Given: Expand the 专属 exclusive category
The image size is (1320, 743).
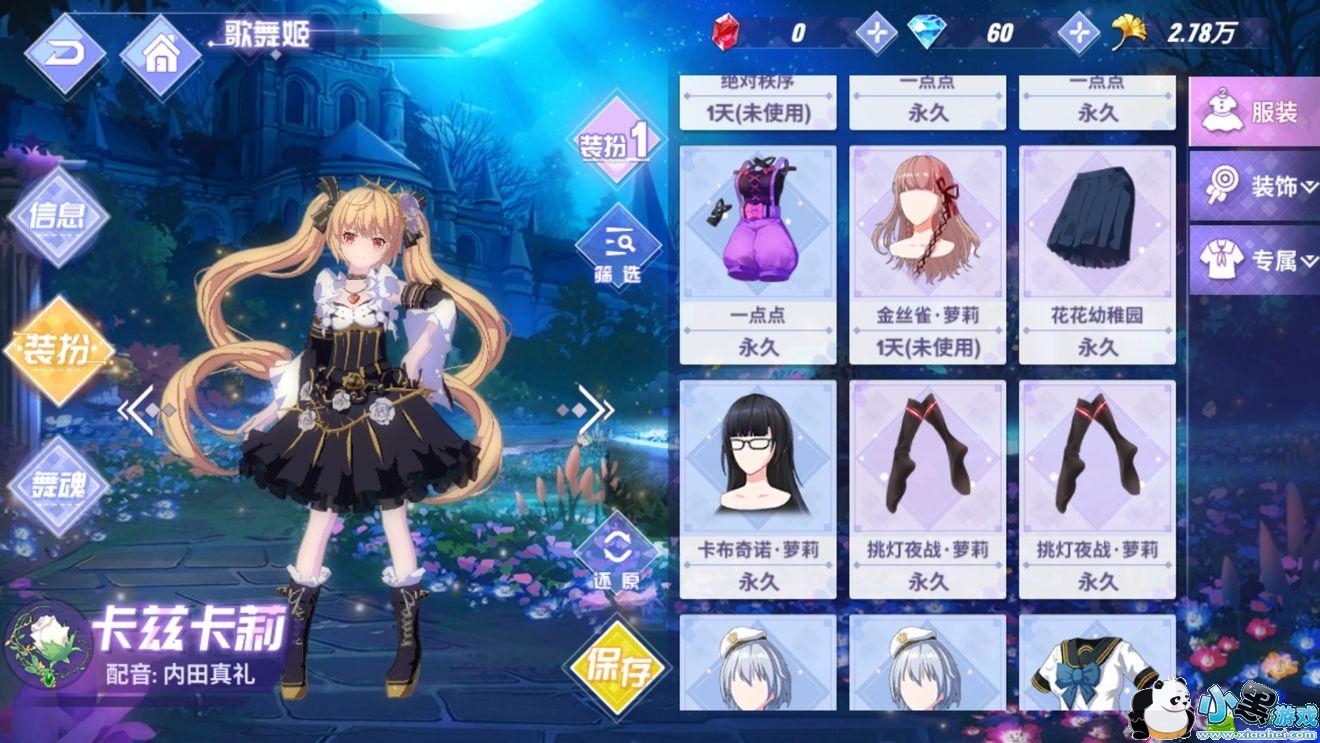Looking at the screenshot, I should pos(1255,261).
